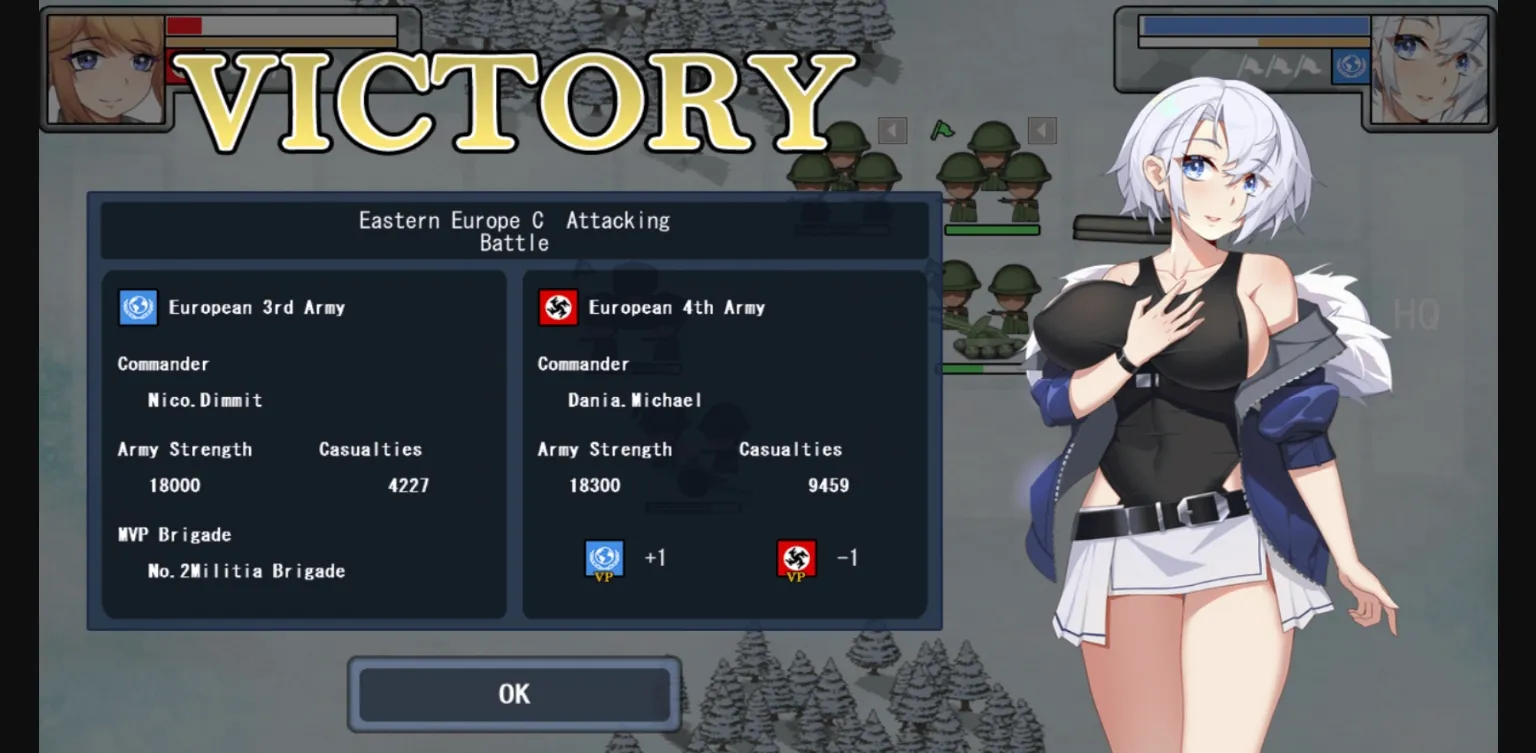Click the red faction emblem beside European 4th Army
The height and width of the screenshot is (753, 1536).
[x=558, y=308]
